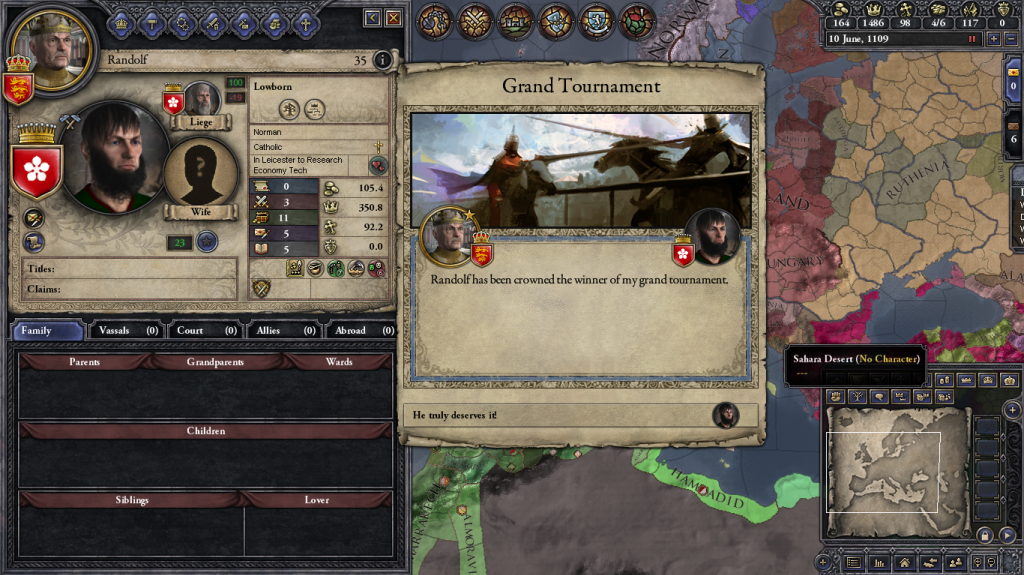Increase game speed with plus button
The image size is (1024, 575).
(x=993, y=38)
